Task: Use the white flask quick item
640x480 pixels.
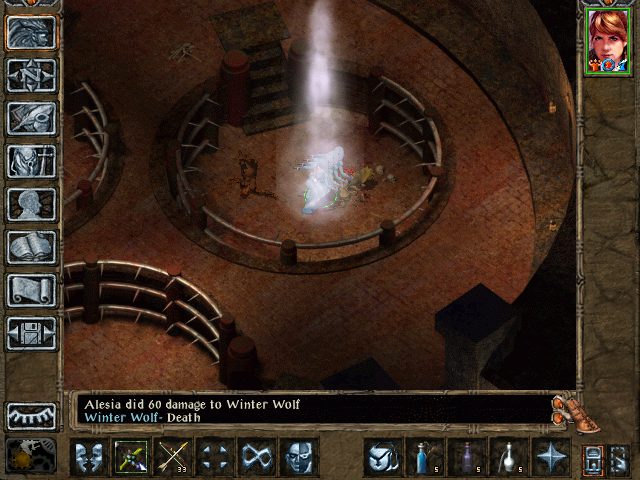Action: point(509,457)
